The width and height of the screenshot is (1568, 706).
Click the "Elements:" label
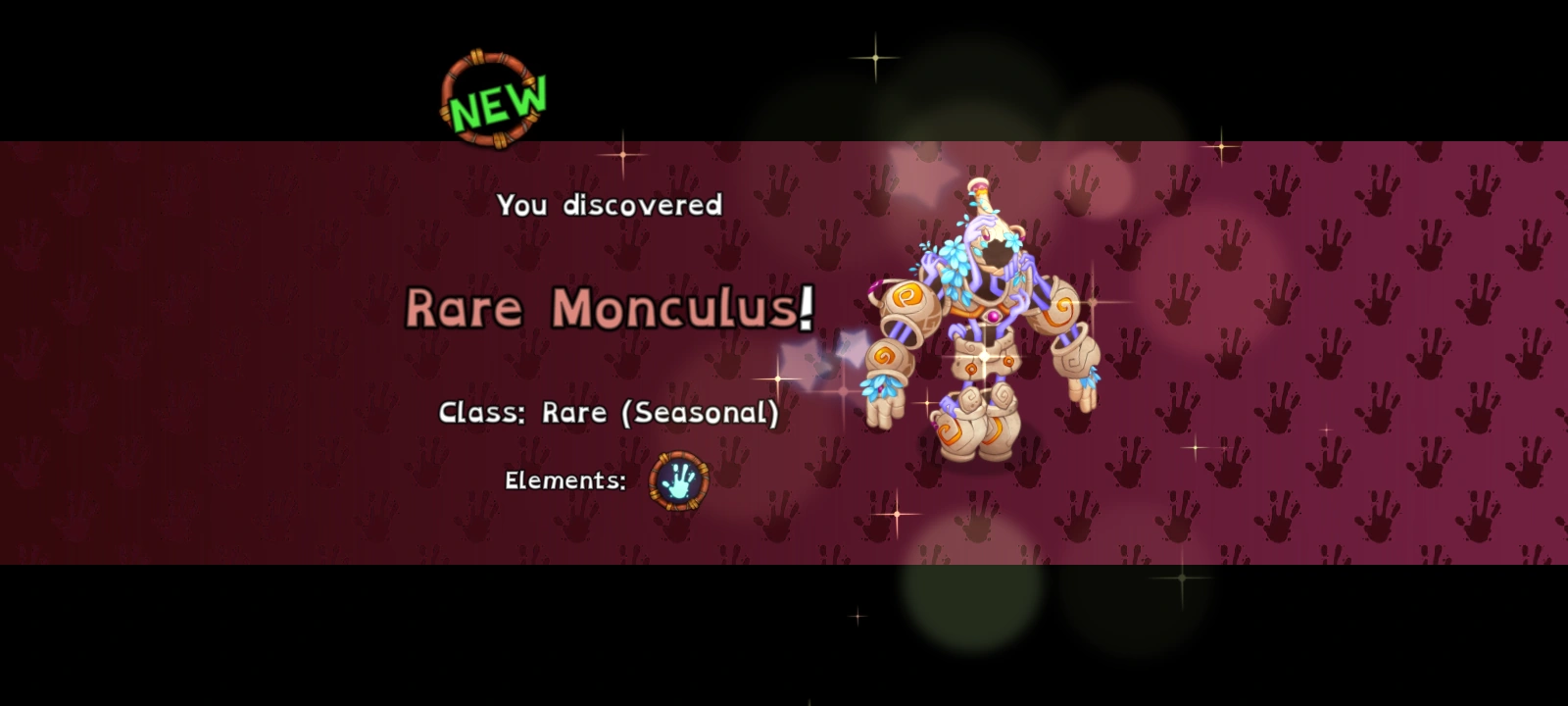564,480
